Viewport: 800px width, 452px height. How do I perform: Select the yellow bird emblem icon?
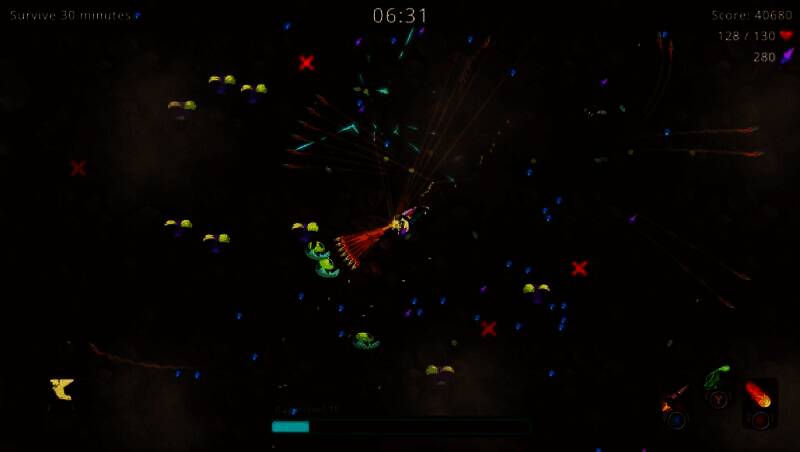point(62,389)
